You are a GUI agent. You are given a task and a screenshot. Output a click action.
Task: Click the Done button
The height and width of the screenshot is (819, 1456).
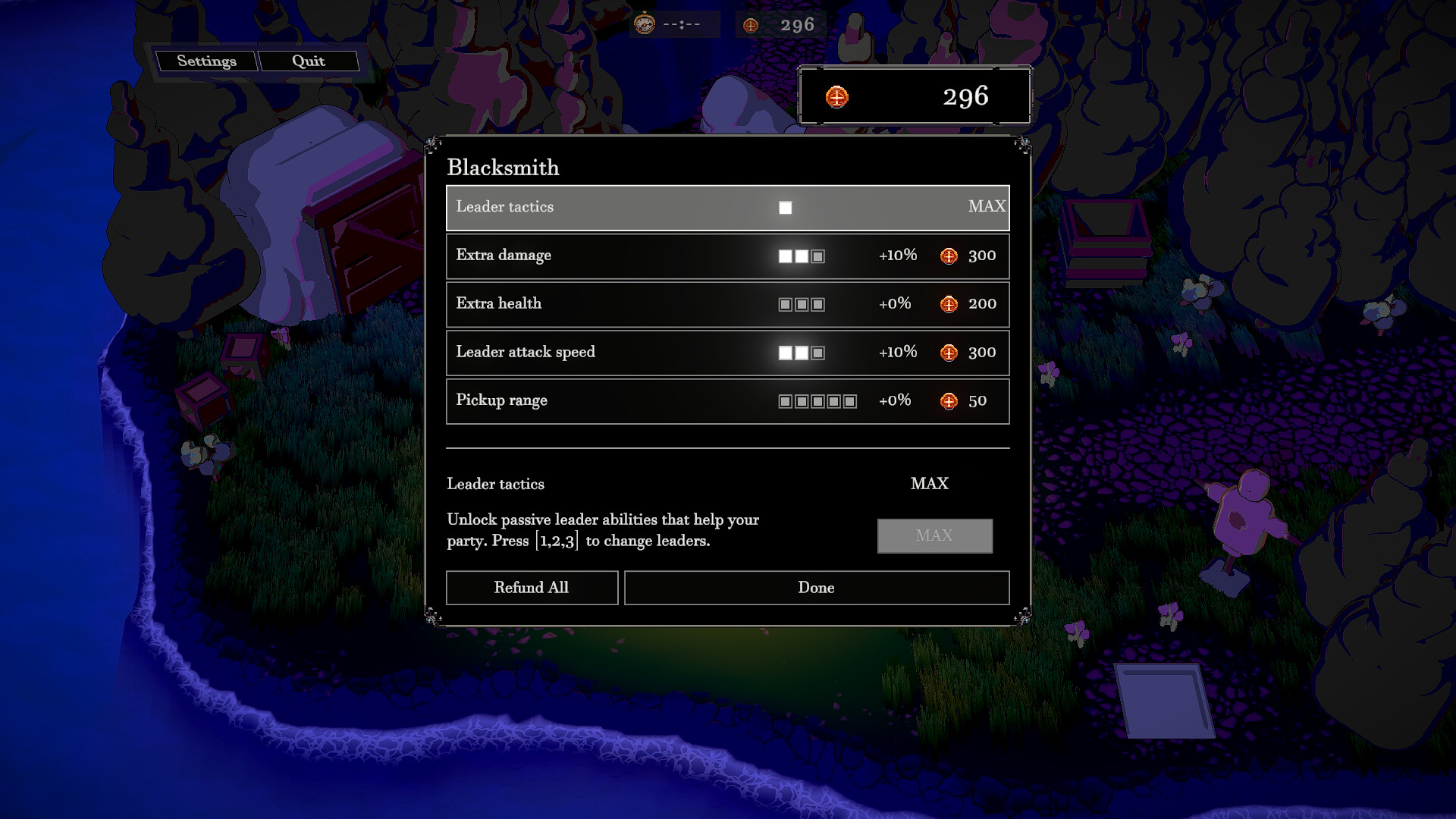tap(816, 588)
